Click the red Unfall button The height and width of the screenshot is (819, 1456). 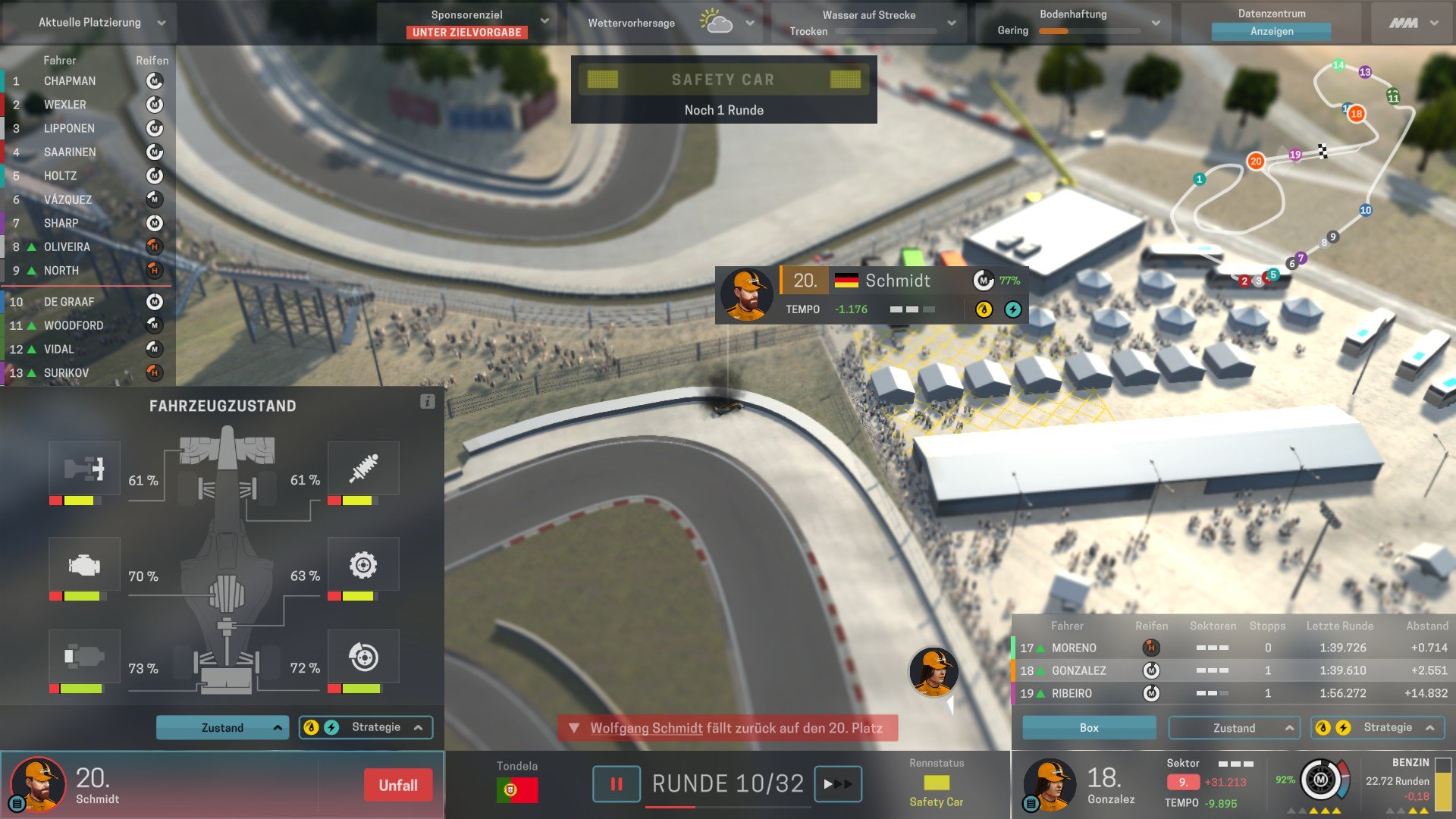pyautogui.click(x=398, y=786)
